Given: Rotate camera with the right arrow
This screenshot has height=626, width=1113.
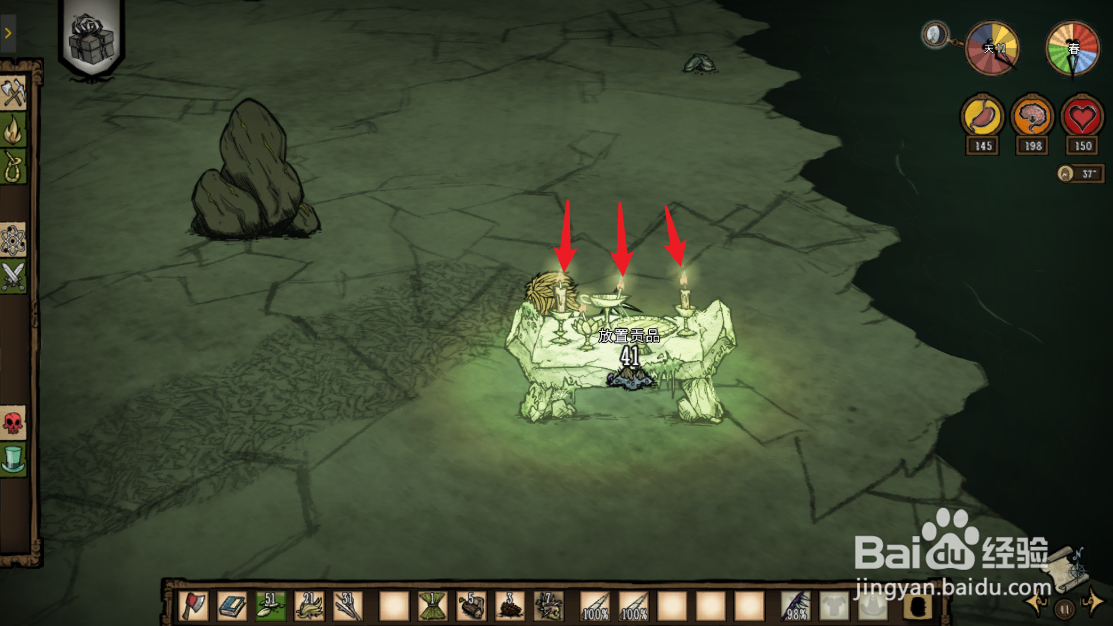Looking at the screenshot, I should 1095,601.
